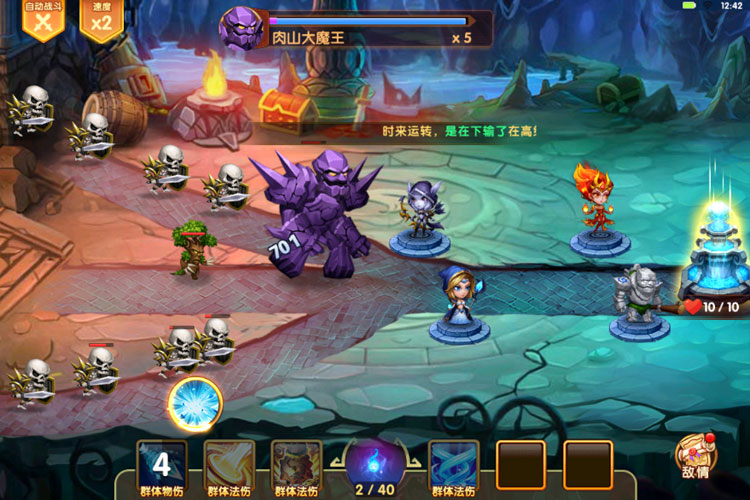Use the armored warrior group magic skill
Viewport: 750px width, 500px height.
(297, 465)
